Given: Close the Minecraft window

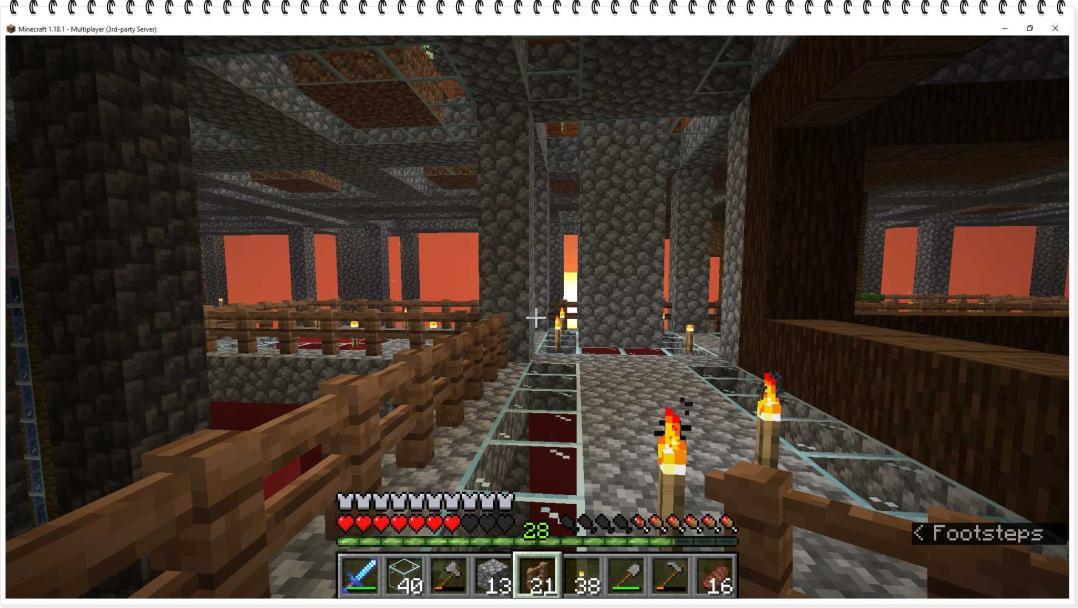Looking at the screenshot, I should pyautogui.click(x=1054, y=29).
